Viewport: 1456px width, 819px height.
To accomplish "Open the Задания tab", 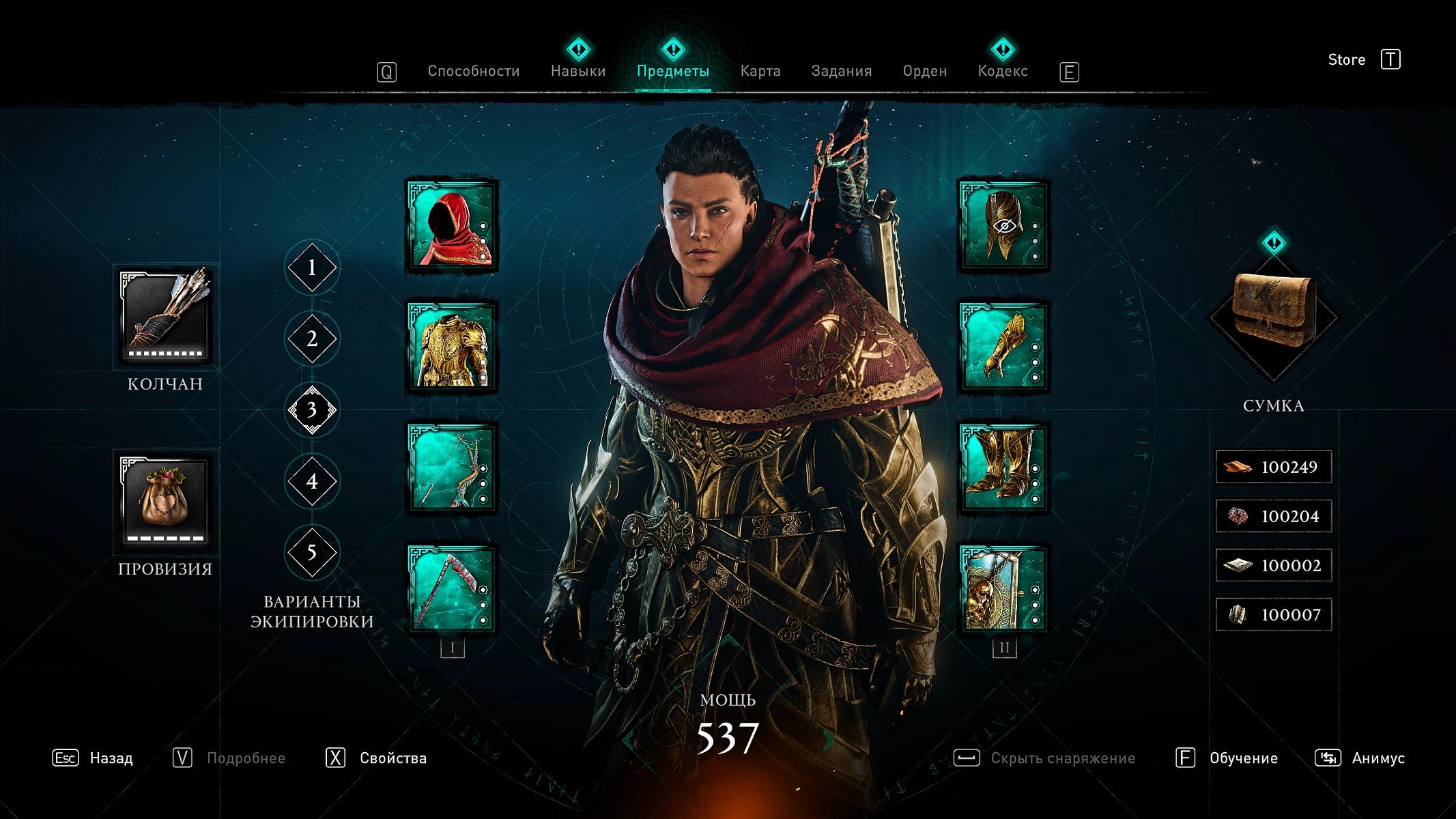I will 841,71.
